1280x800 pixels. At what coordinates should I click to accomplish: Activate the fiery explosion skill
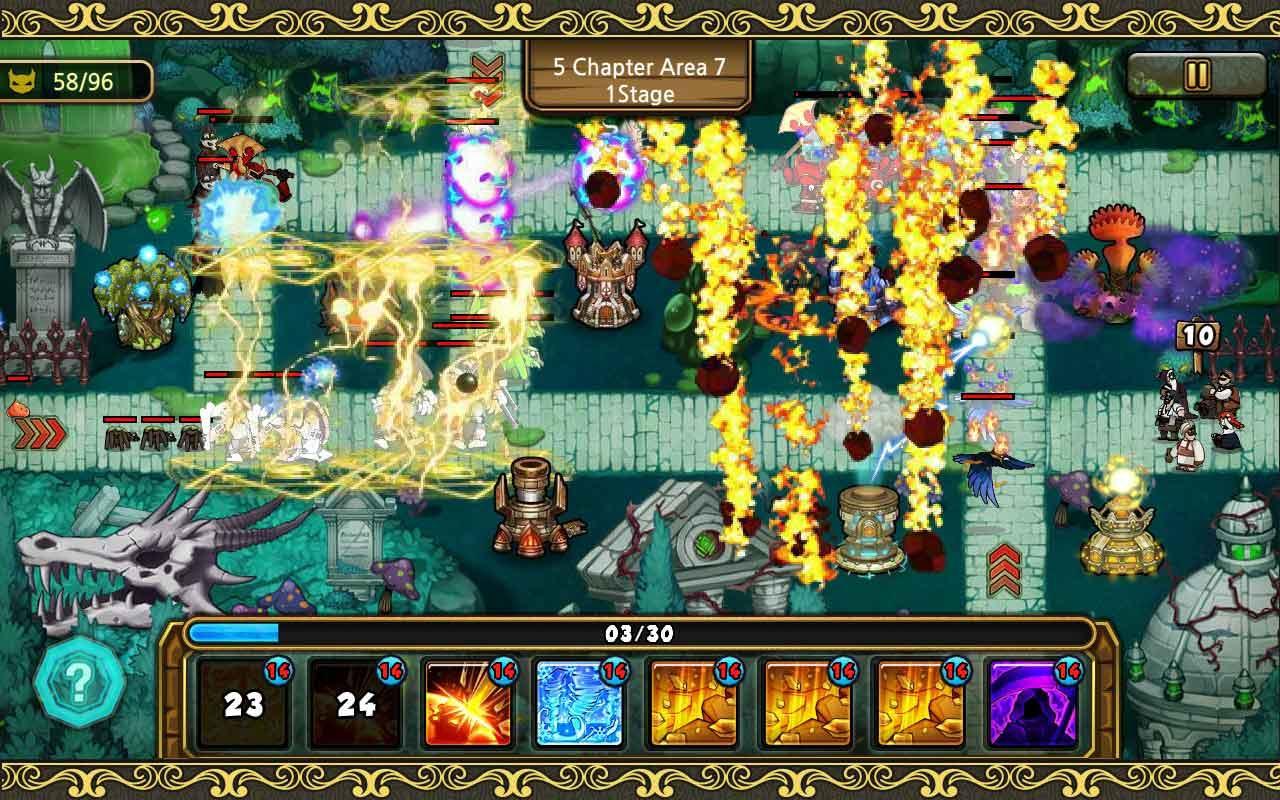click(x=467, y=703)
